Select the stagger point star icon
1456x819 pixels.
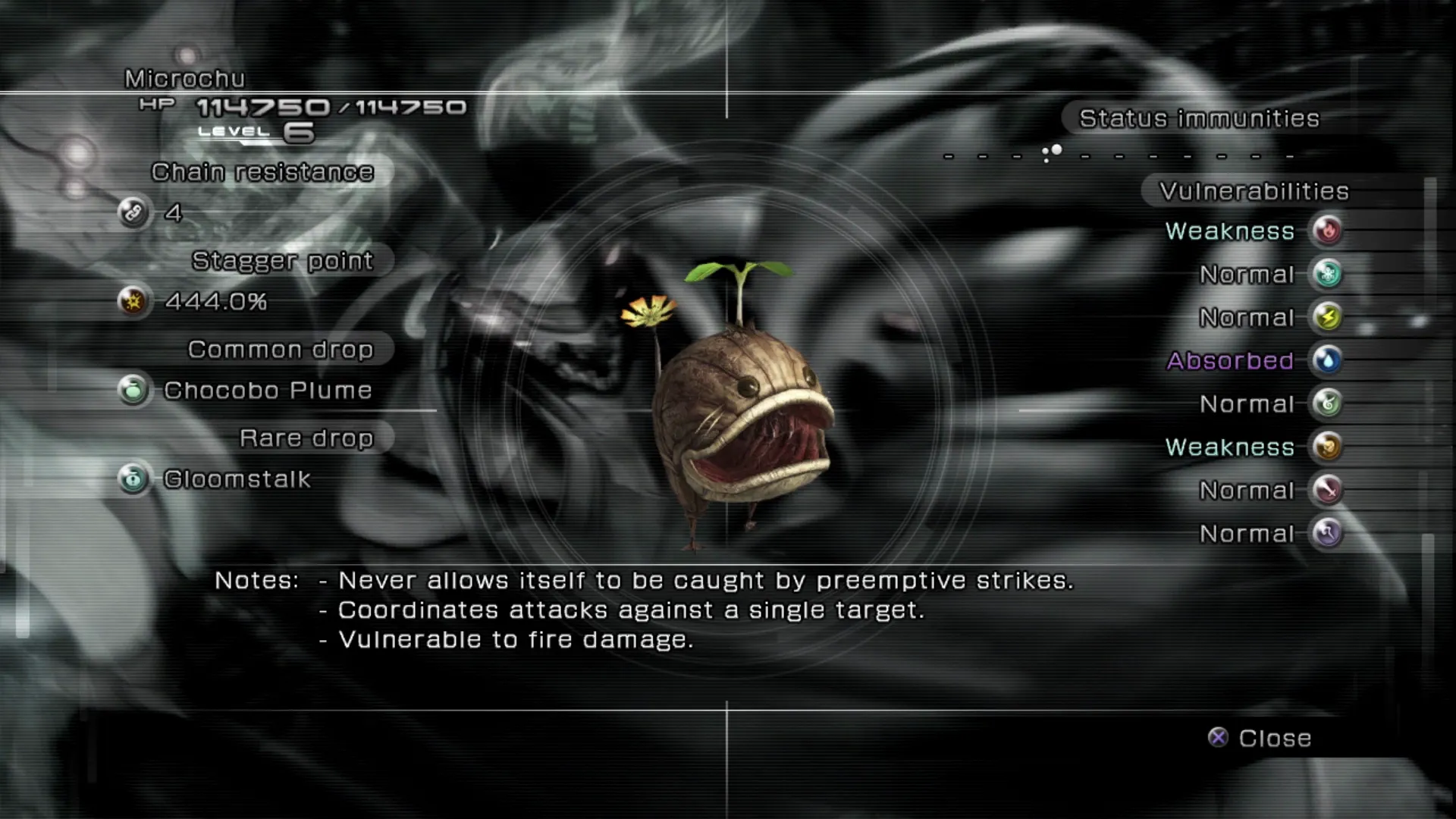[x=133, y=301]
